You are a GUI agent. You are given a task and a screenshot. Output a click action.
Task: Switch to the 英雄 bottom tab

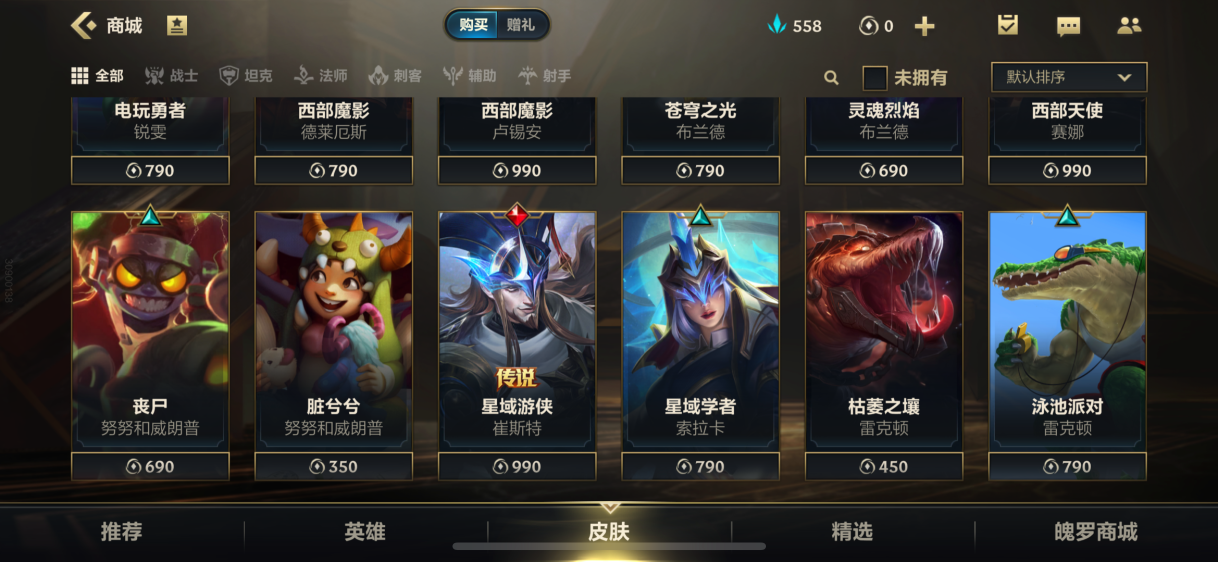(365, 532)
